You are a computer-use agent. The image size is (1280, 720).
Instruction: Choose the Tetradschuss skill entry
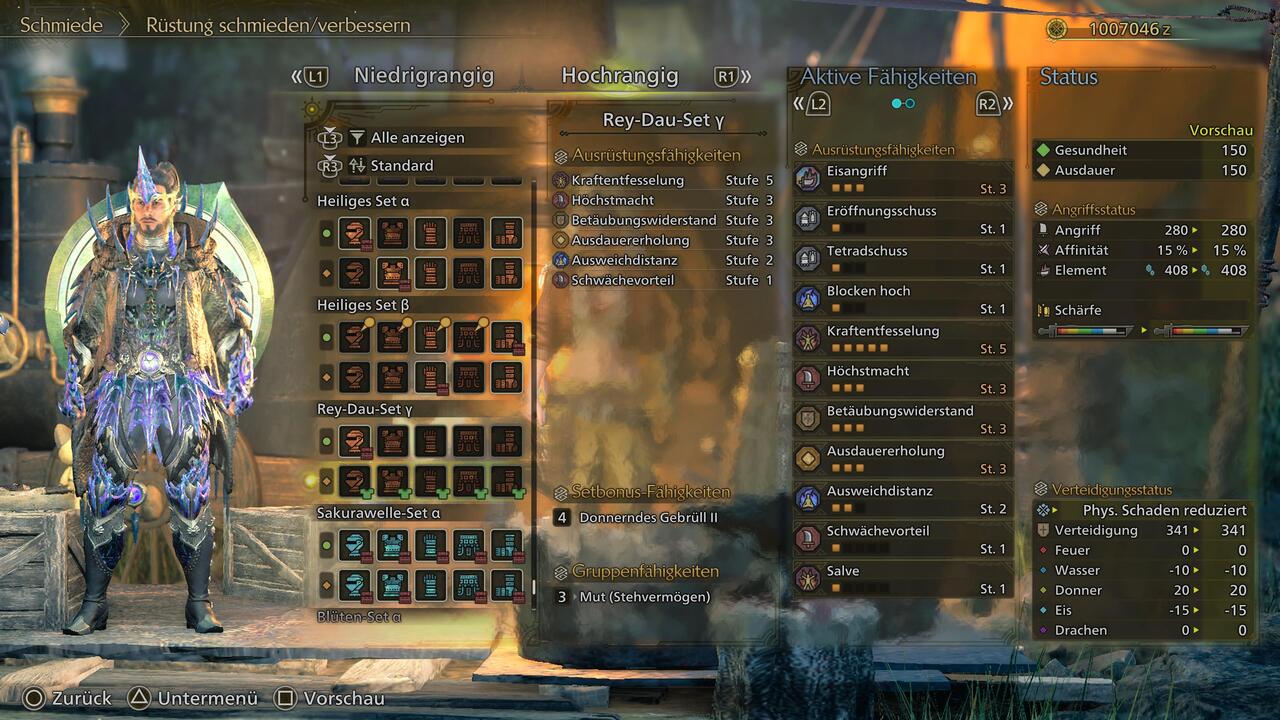coord(902,259)
